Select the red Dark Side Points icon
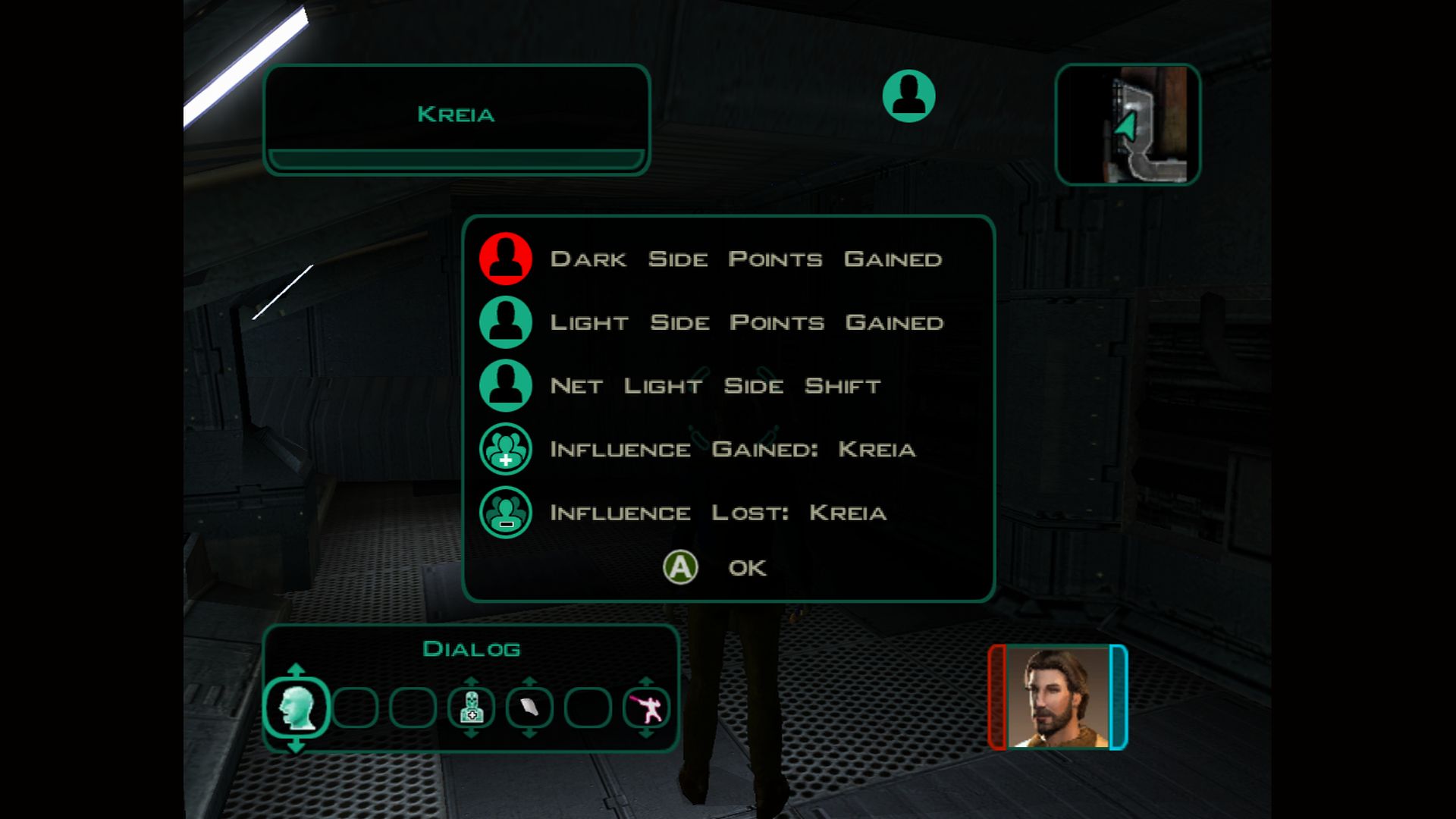Viewport: 1456px width, 819px height. click(x=505, y=259)
